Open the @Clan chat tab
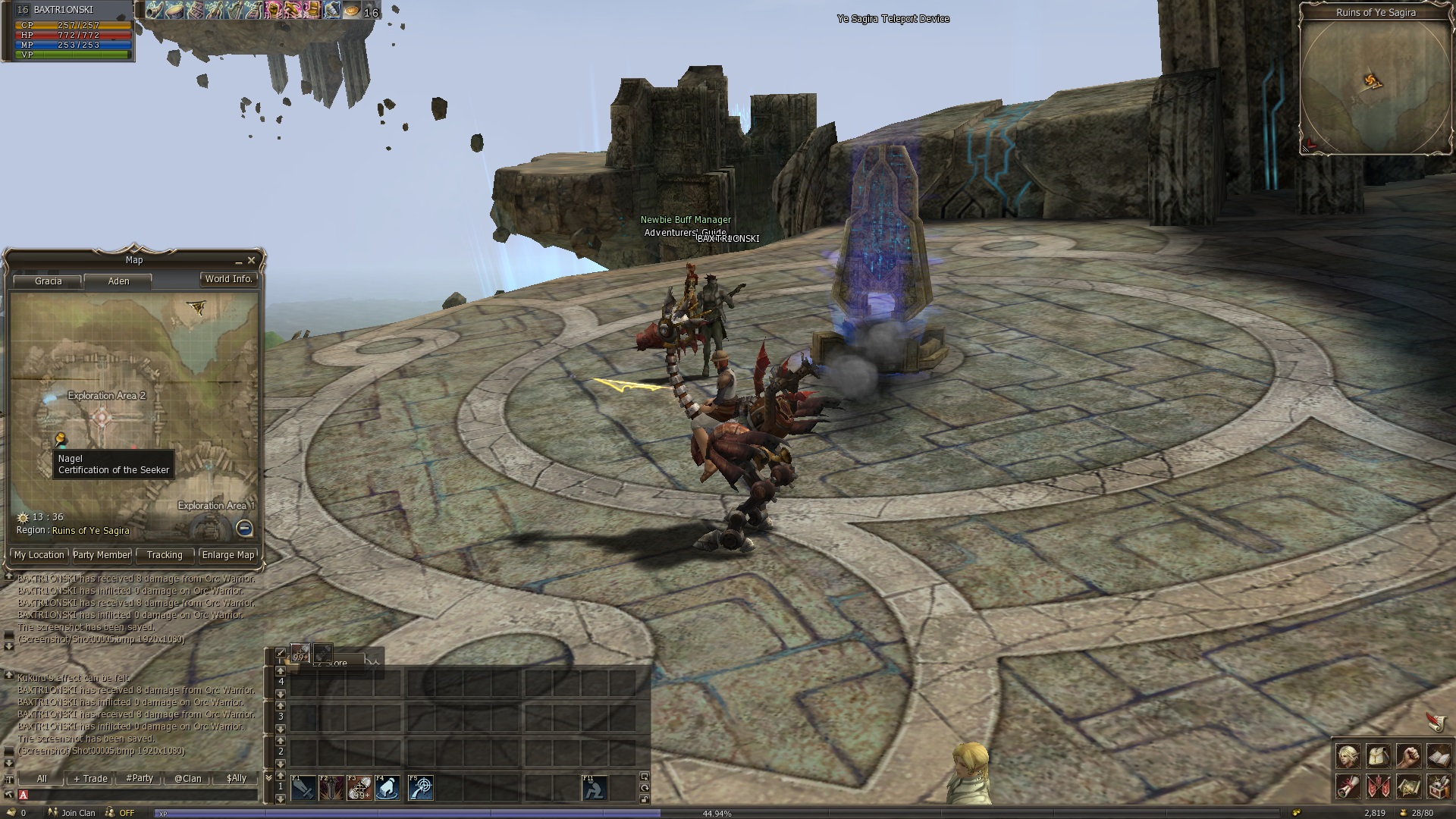This screenshot has height=819, width=1456. pos(188,779)
